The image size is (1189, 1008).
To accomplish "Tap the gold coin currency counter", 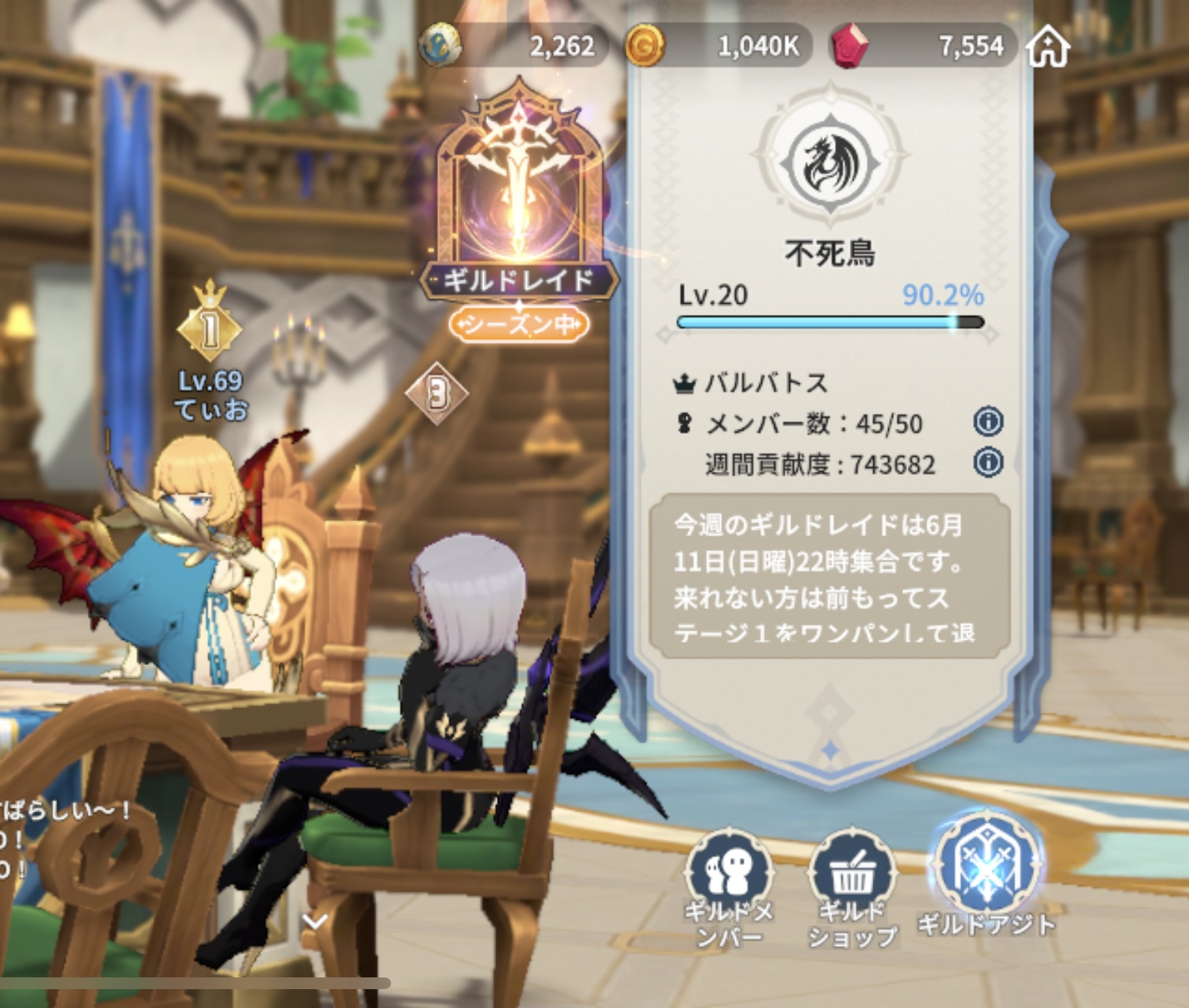I will (719, 46).
